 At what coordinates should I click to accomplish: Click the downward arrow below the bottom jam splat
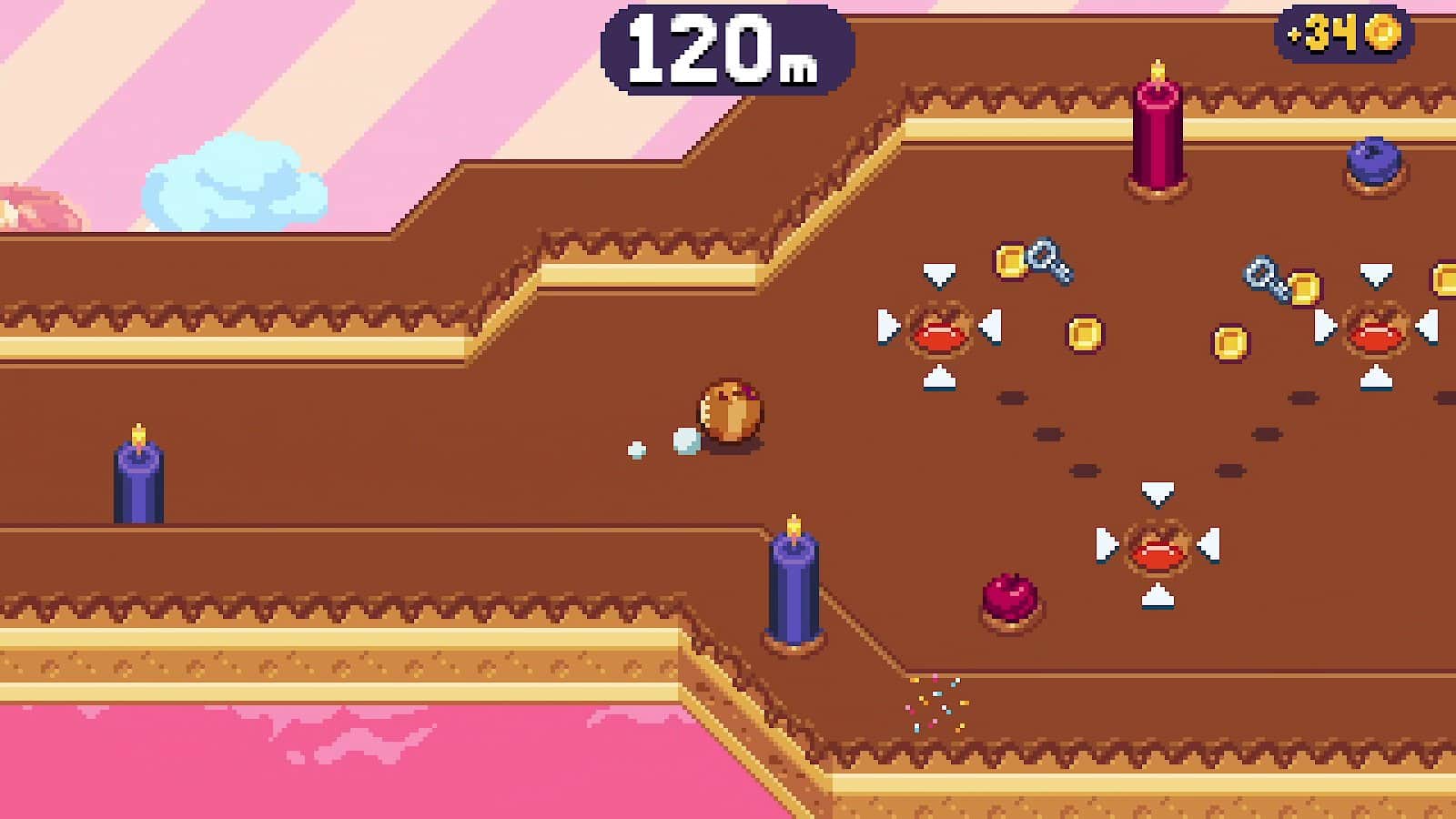pos(1156,596)
